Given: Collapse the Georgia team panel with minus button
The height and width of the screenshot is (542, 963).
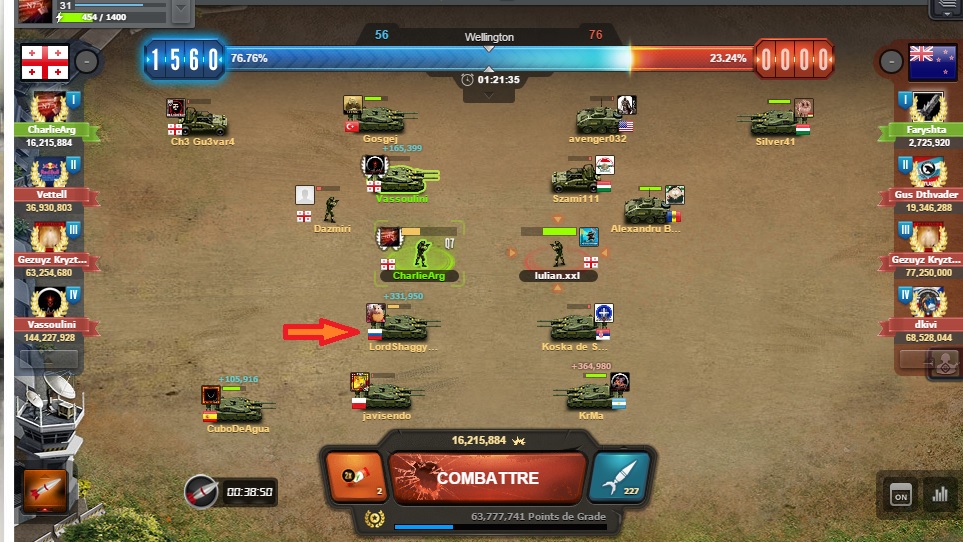Looking at the screenshot, I should 87,61.
